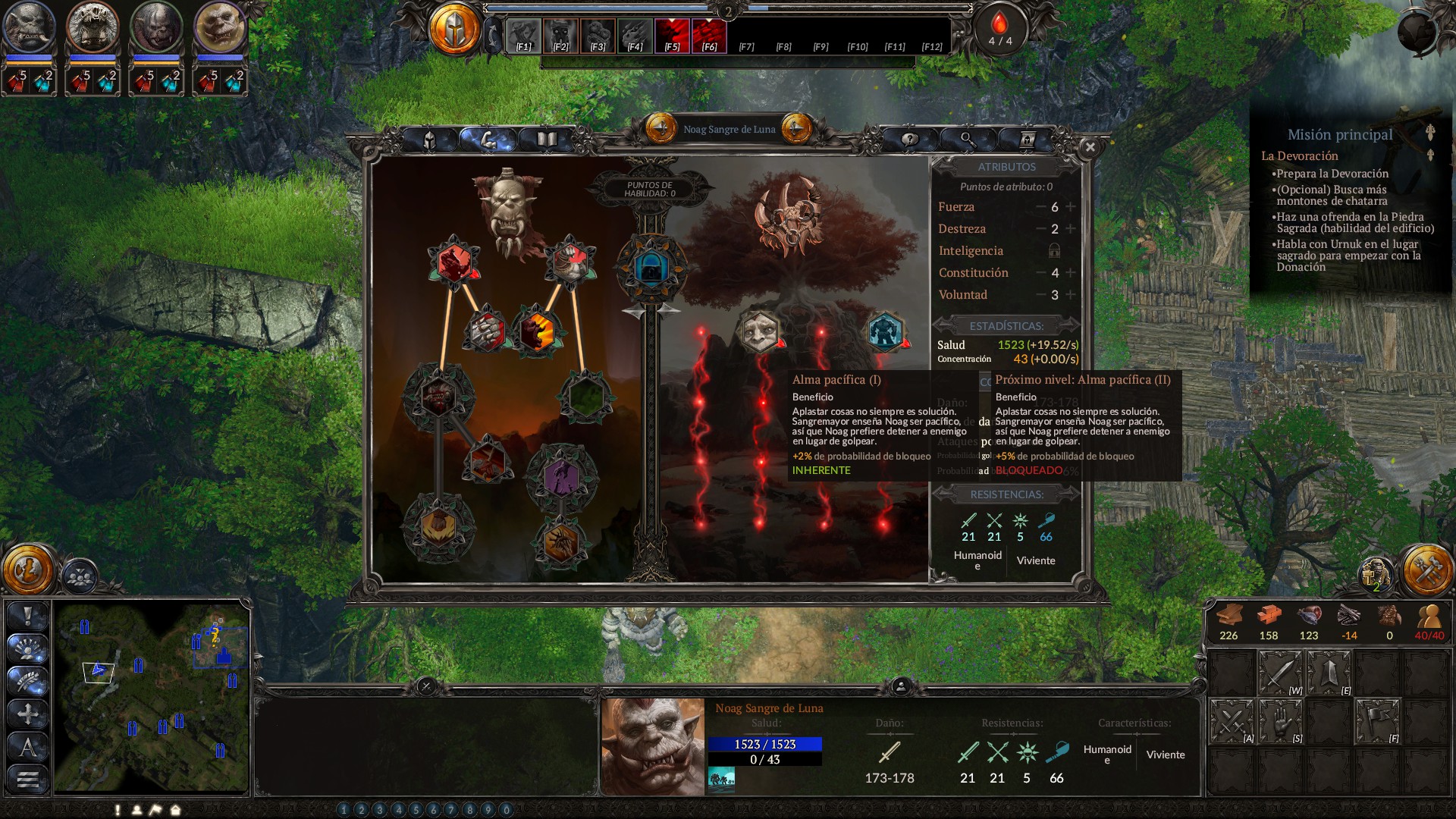
Task: Activate the golem skill node on the right tree
Action: click(x=884, y=332)
